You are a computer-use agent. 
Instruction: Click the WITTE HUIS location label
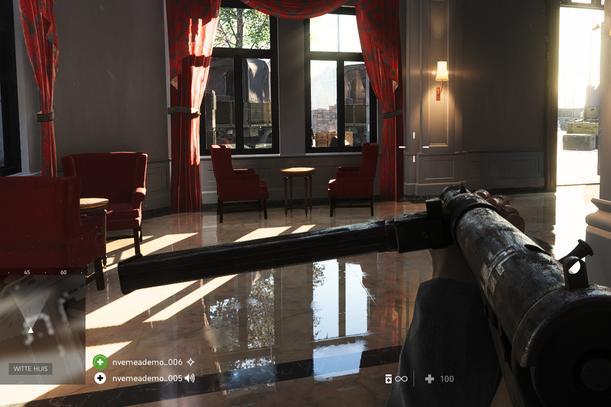click(x=30, y=369)
